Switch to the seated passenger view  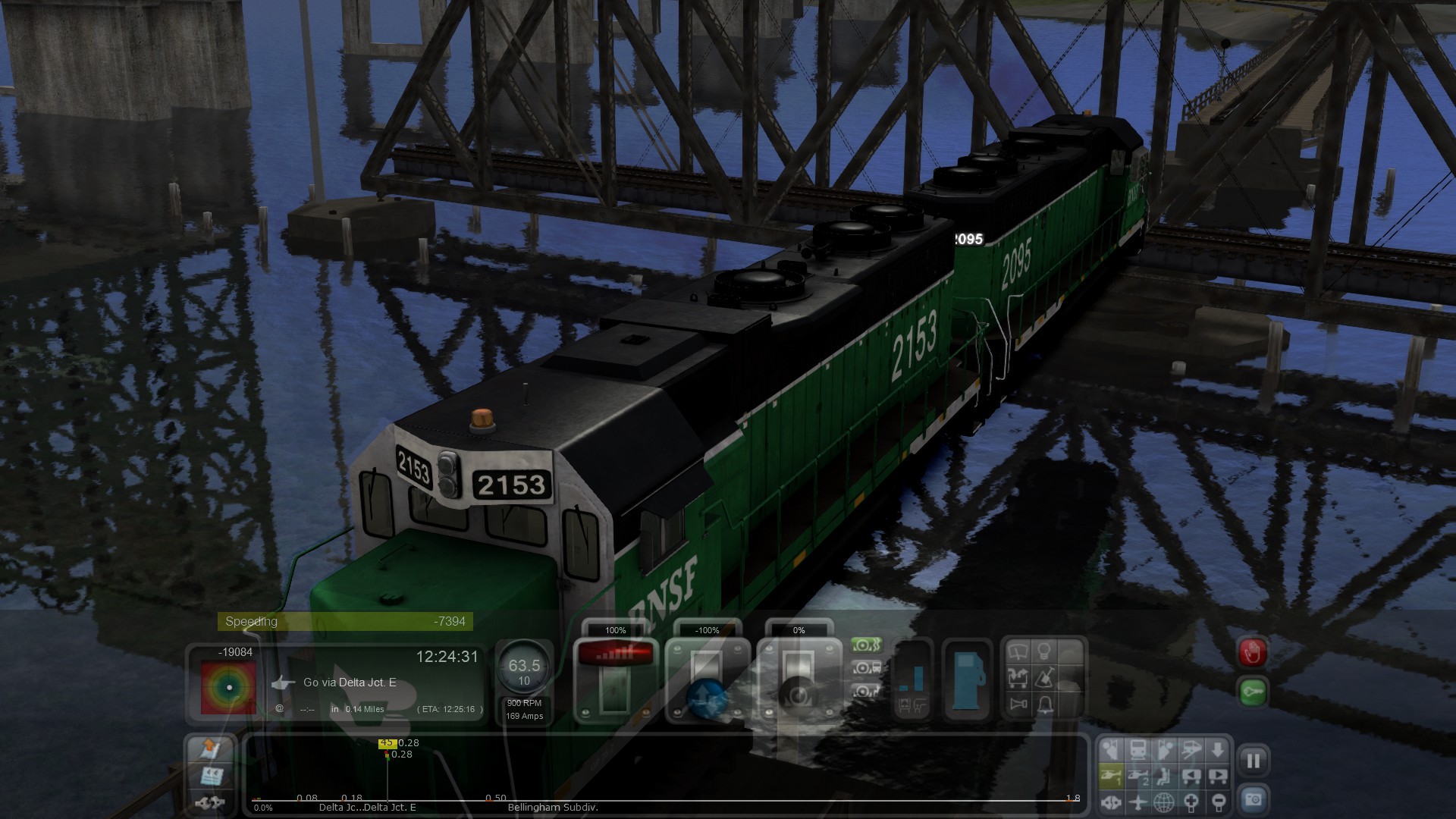point(1165,776)
